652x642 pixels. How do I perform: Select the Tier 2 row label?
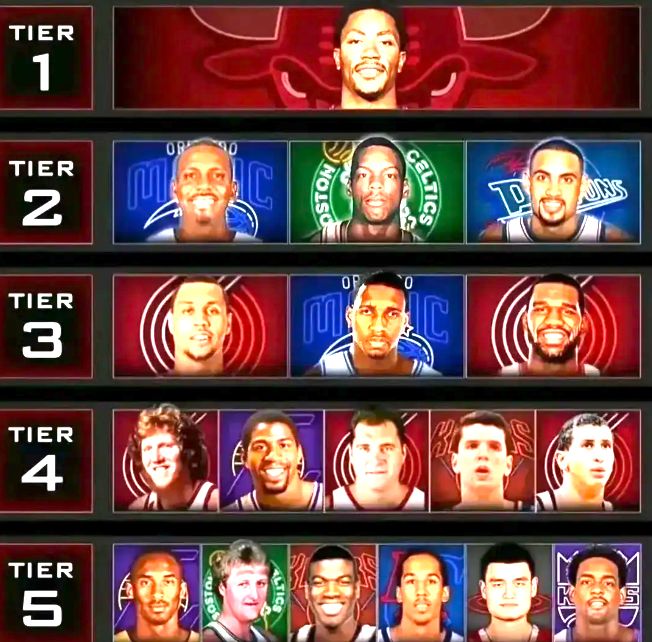(46, 192)
